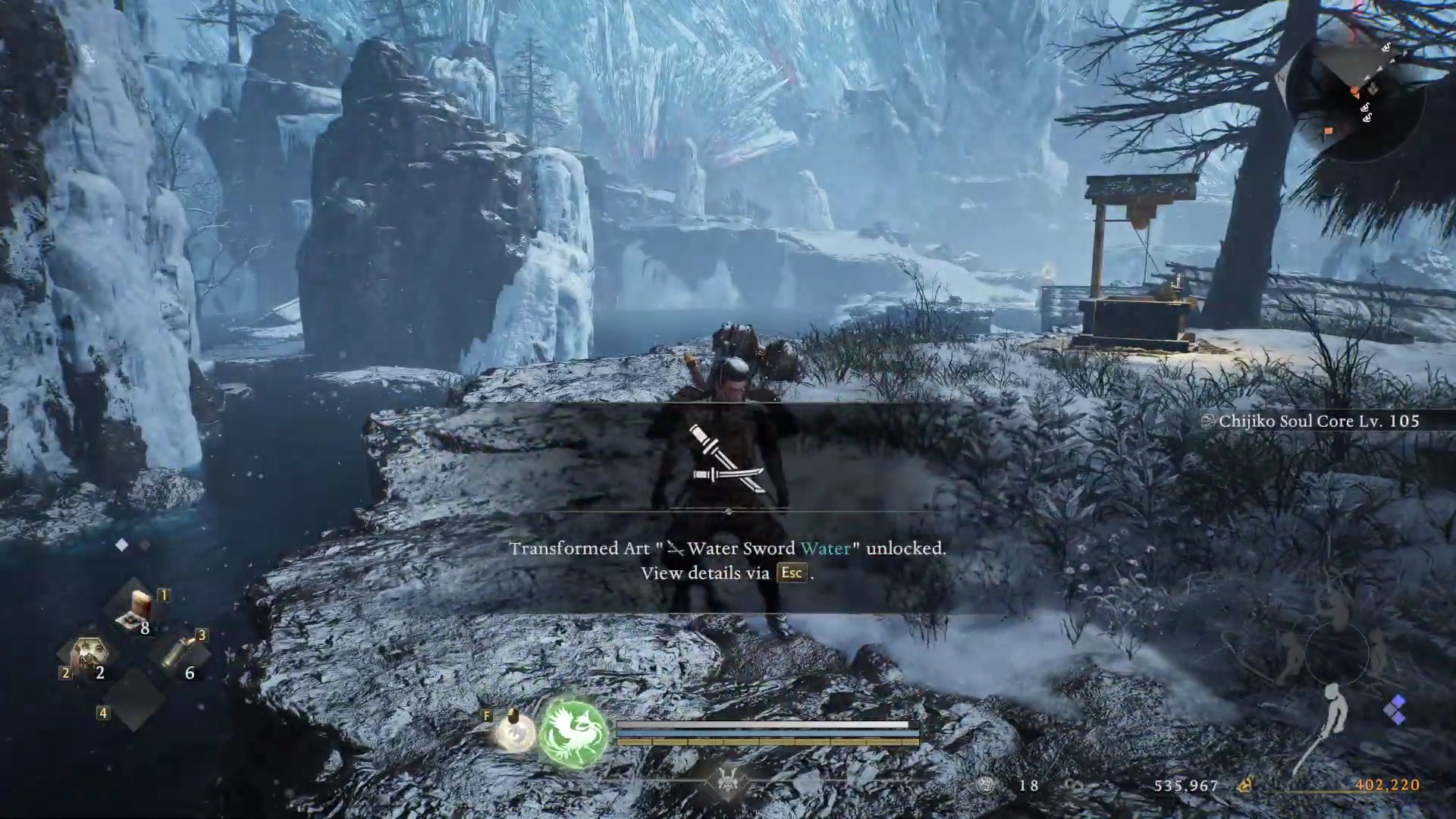Image resolution: width=1456 pixels, height=819 pixels.
Task: Use the white elixir gourd icon
Action: click(515, 733)
